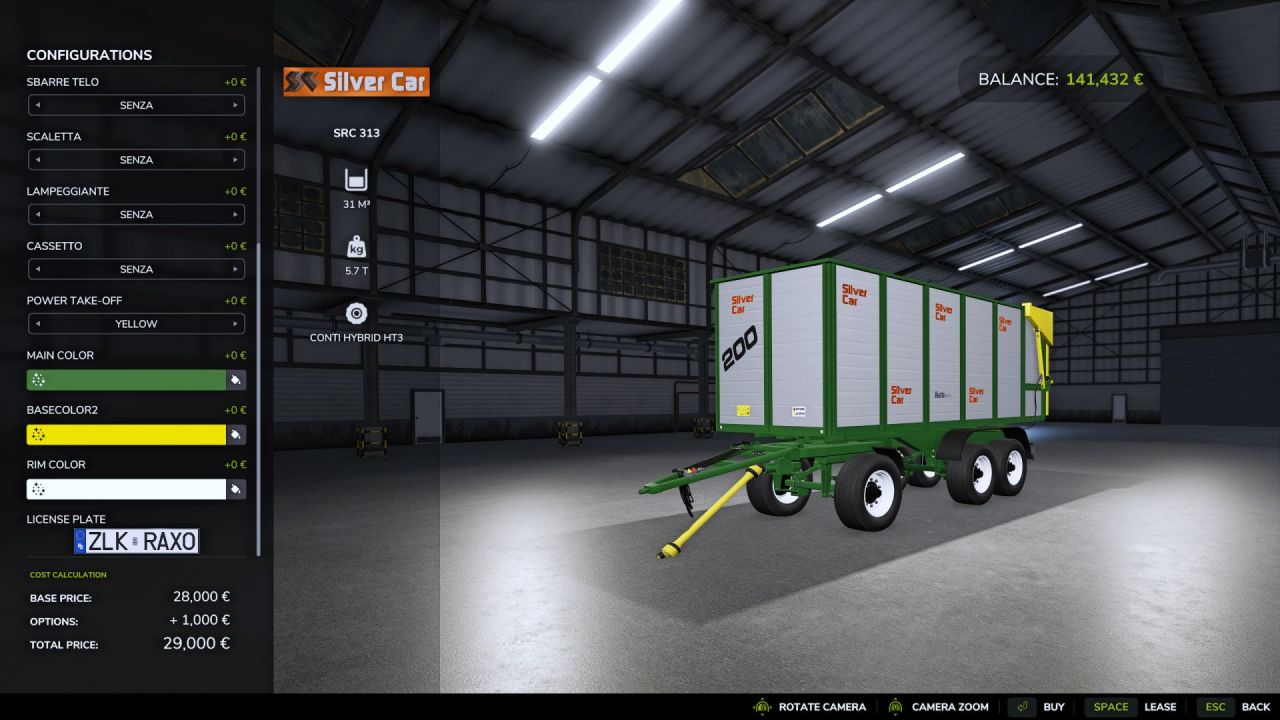Change the Cassetto option forward
Viewport: 1280px width, 720px height.
[237, 268]
